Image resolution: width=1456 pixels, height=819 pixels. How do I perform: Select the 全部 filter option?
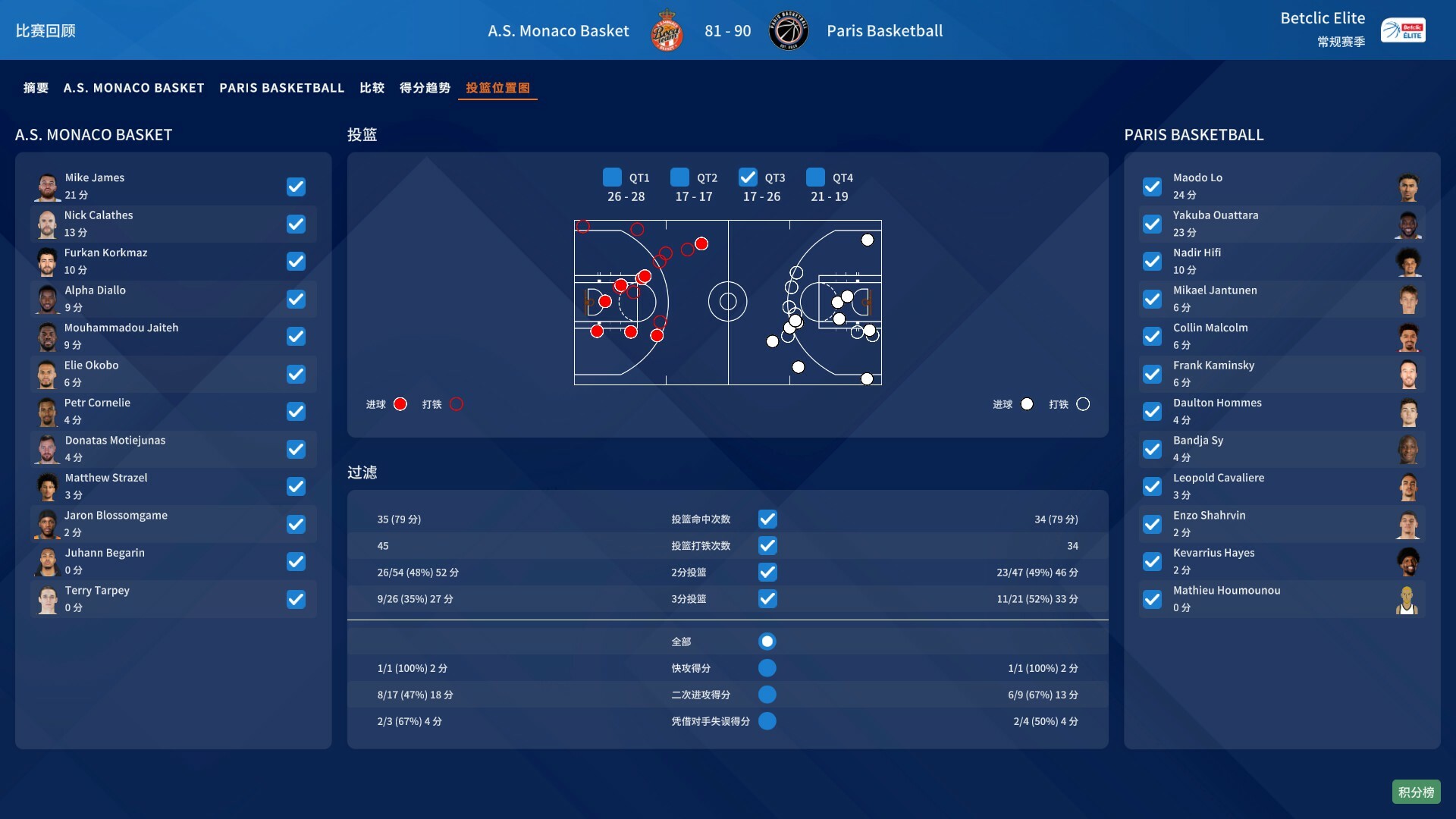click(x=768, y=641)
